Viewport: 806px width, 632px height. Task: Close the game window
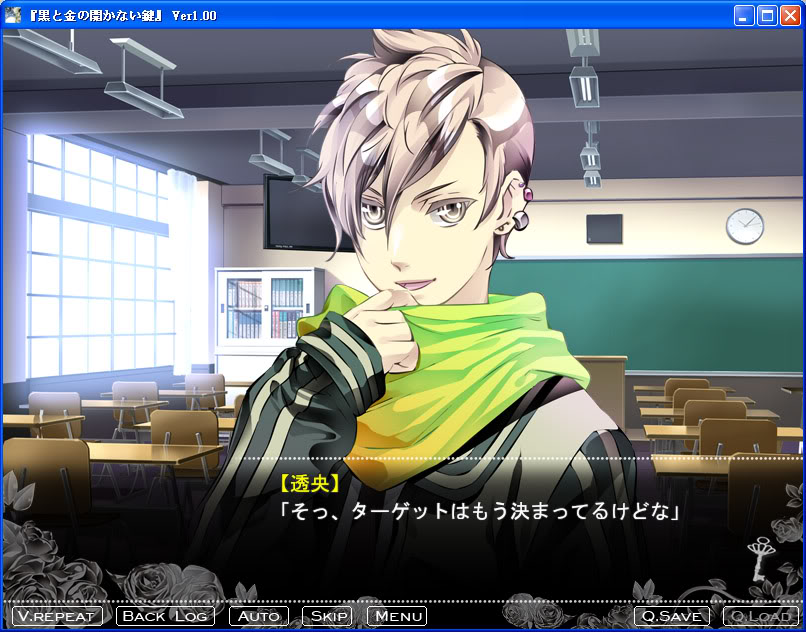click(790, 15)
